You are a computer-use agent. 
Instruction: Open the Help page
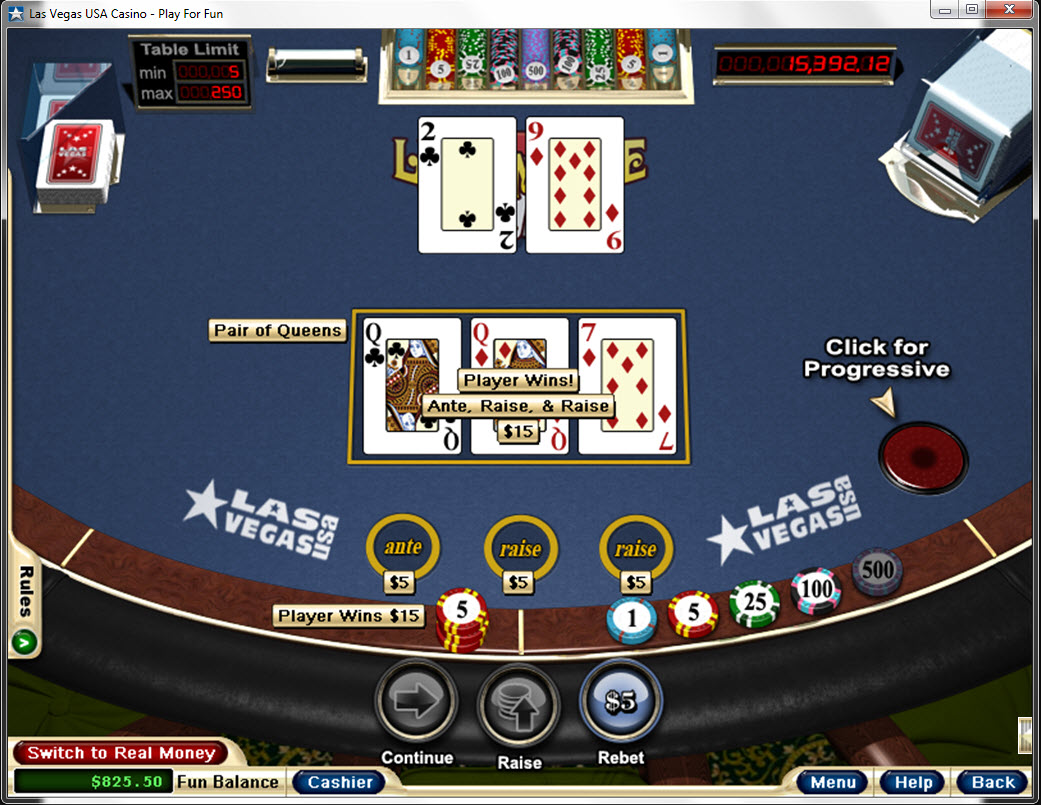pos(912,782)
